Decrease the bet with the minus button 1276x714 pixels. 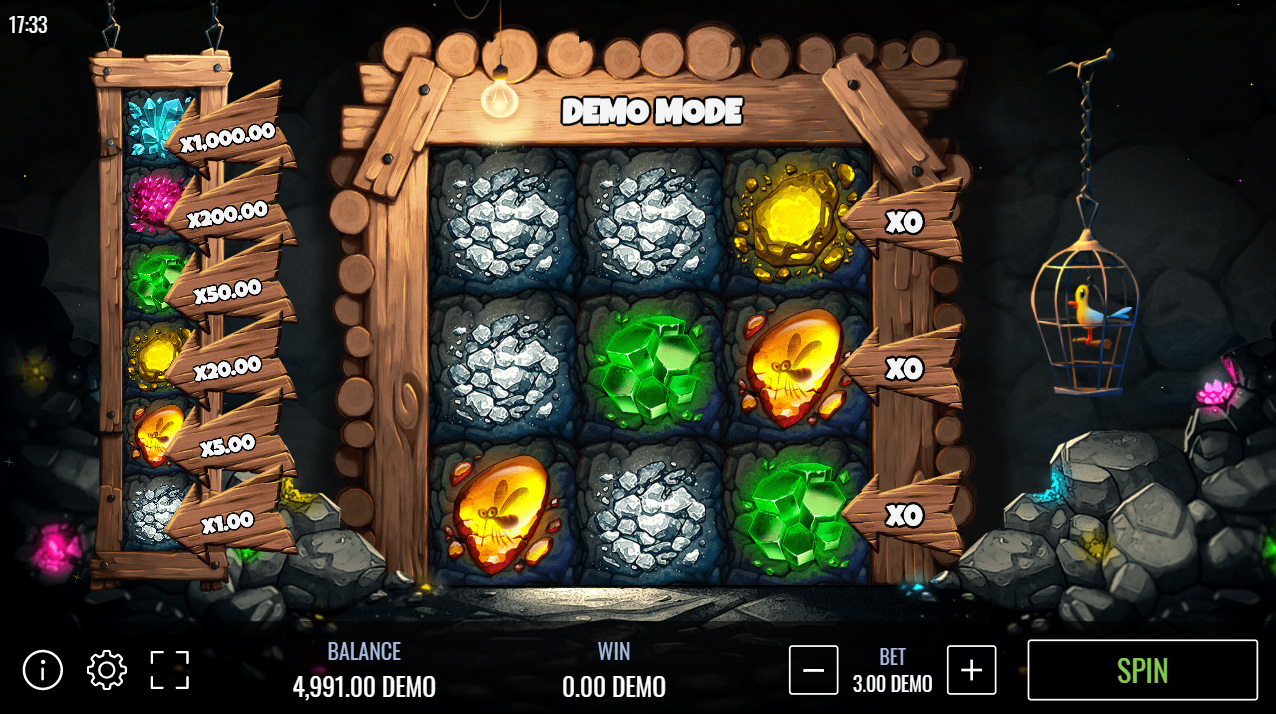pos(813,670)
